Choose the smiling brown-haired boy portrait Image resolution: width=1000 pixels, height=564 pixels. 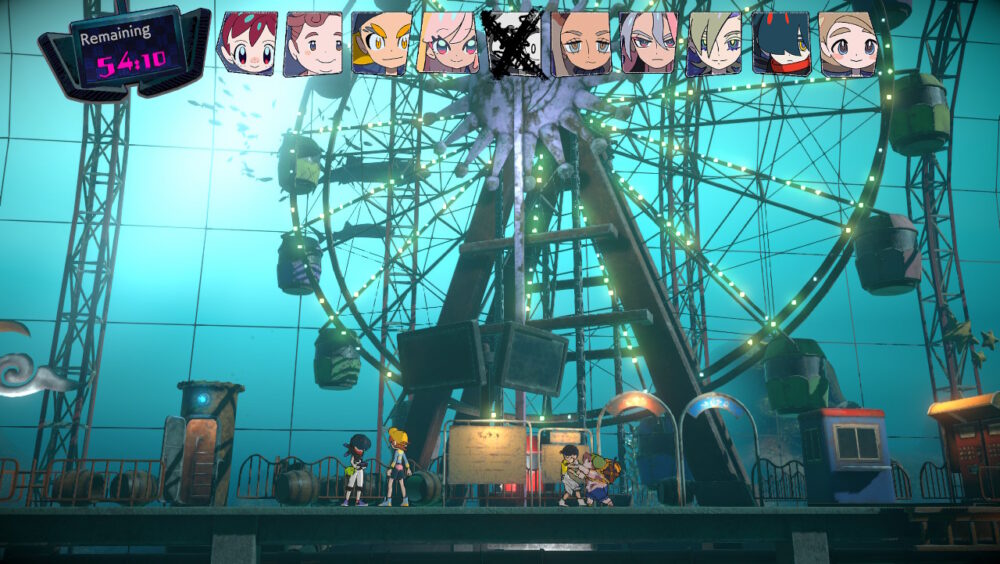click(314, 44)
